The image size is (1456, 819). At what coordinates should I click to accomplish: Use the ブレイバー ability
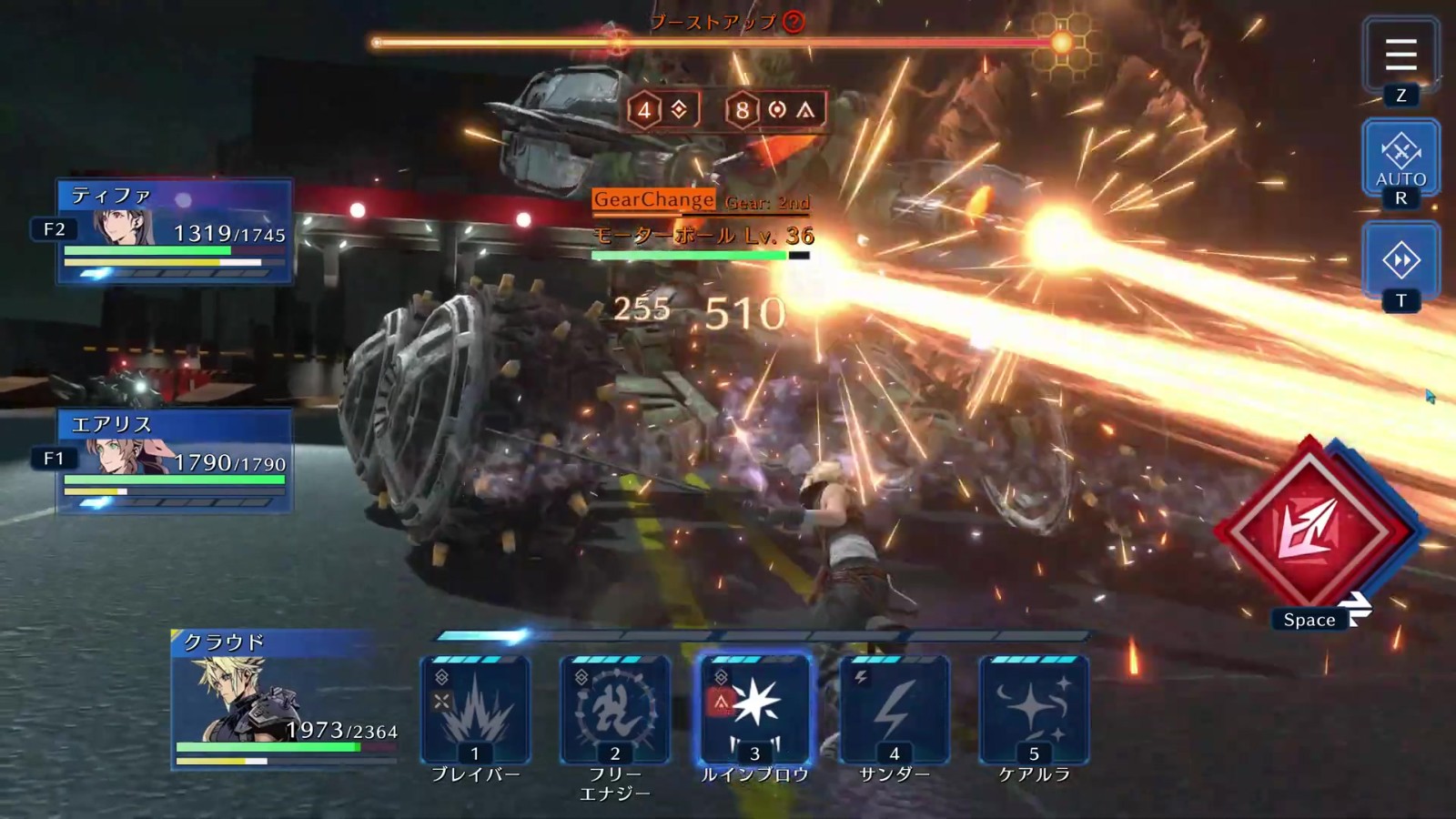475,712
